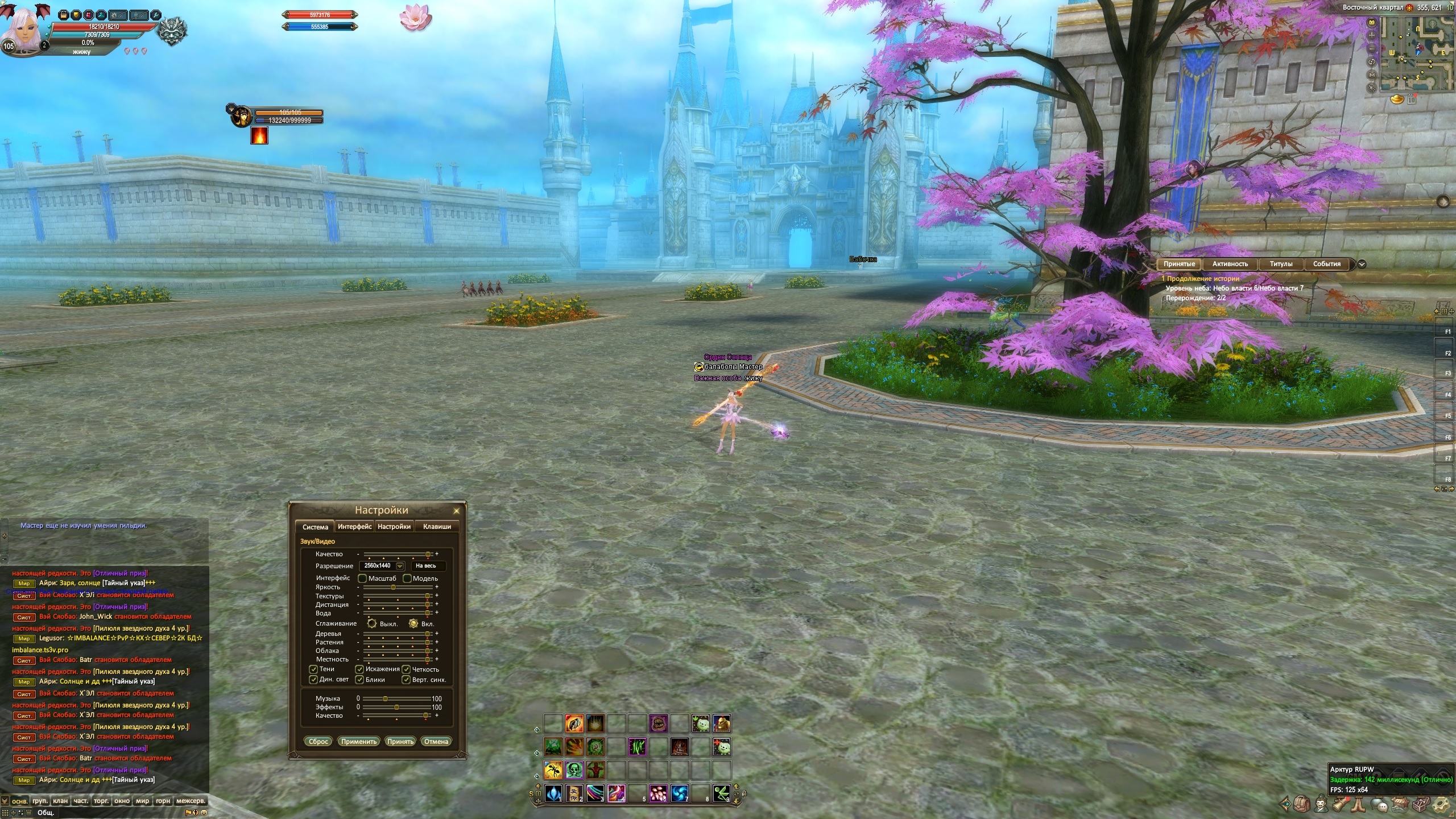Untick the Верт. синх. checkbox
Screen dimensions: 1456x819
click(x=406, y=680)
